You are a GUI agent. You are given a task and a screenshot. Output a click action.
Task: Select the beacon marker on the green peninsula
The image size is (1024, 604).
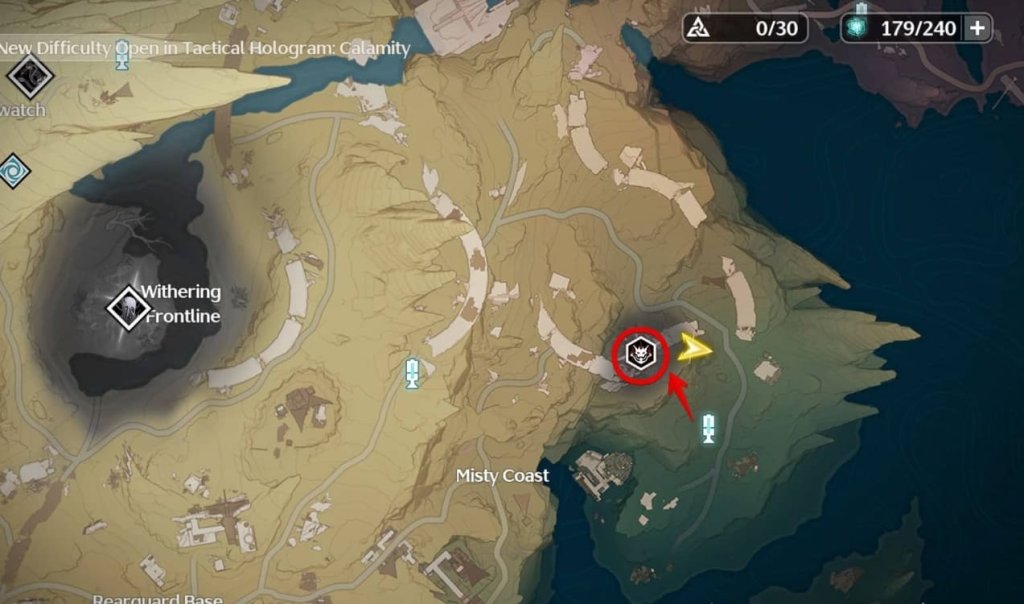709,428
